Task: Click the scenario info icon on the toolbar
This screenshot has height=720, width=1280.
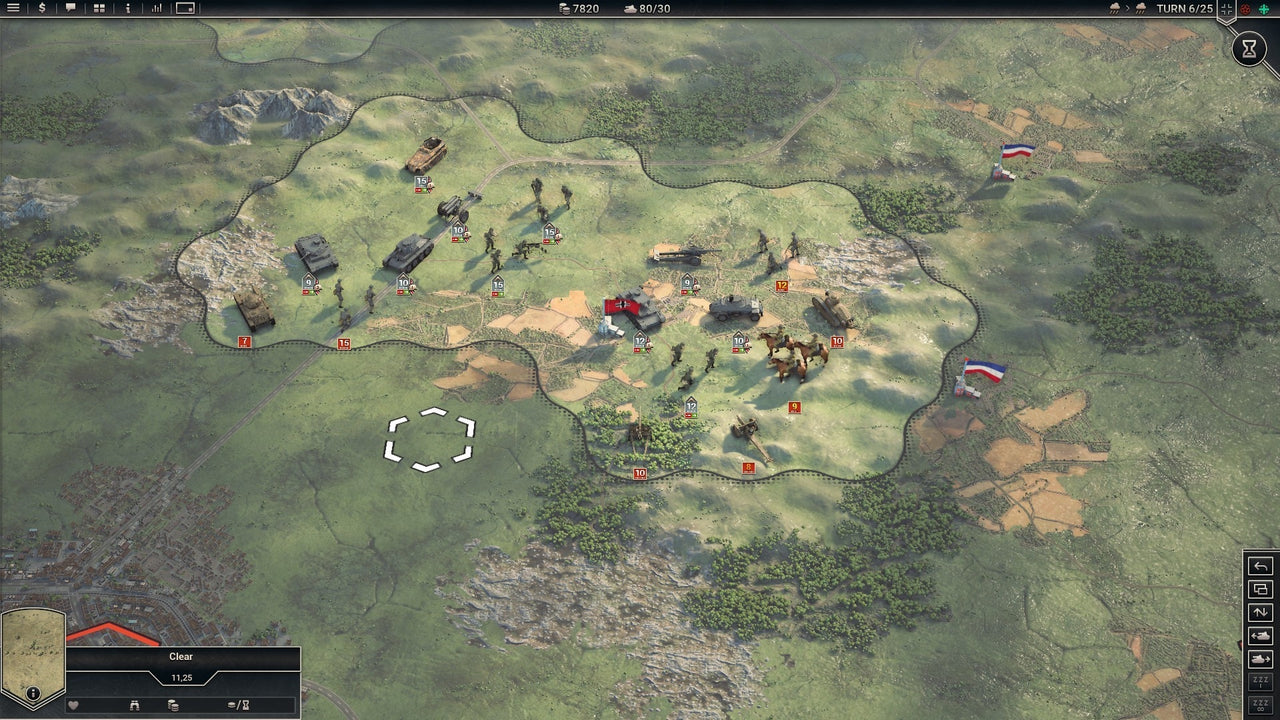Action: [x=128, y=9]
